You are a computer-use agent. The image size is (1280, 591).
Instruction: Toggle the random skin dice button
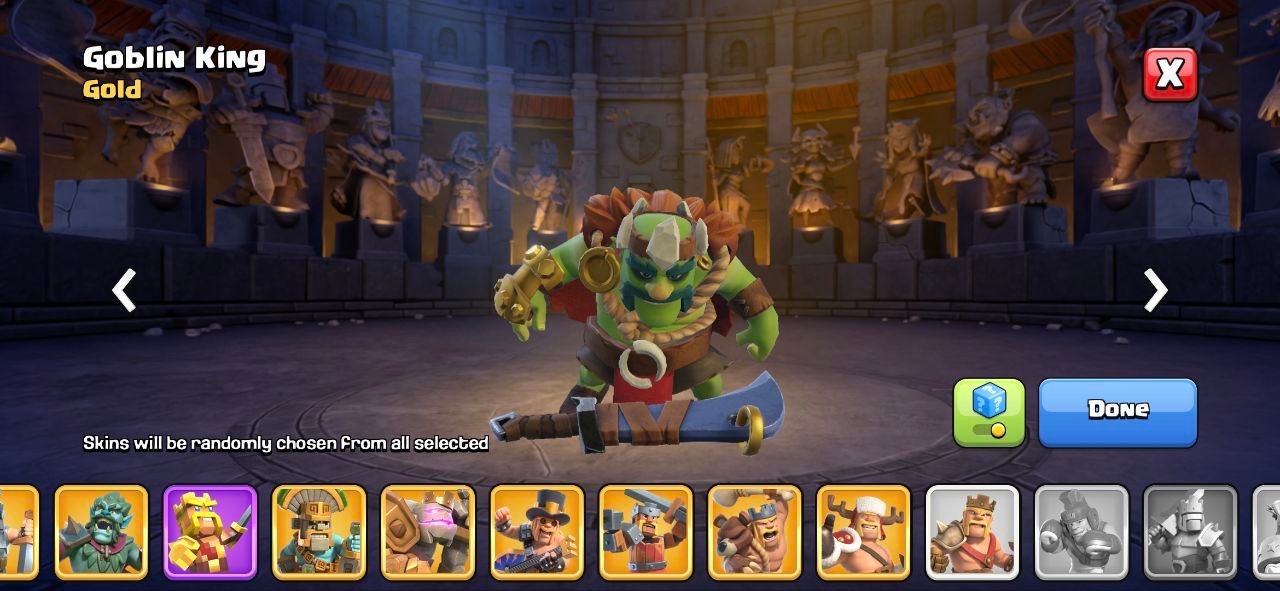pos(988,411)
